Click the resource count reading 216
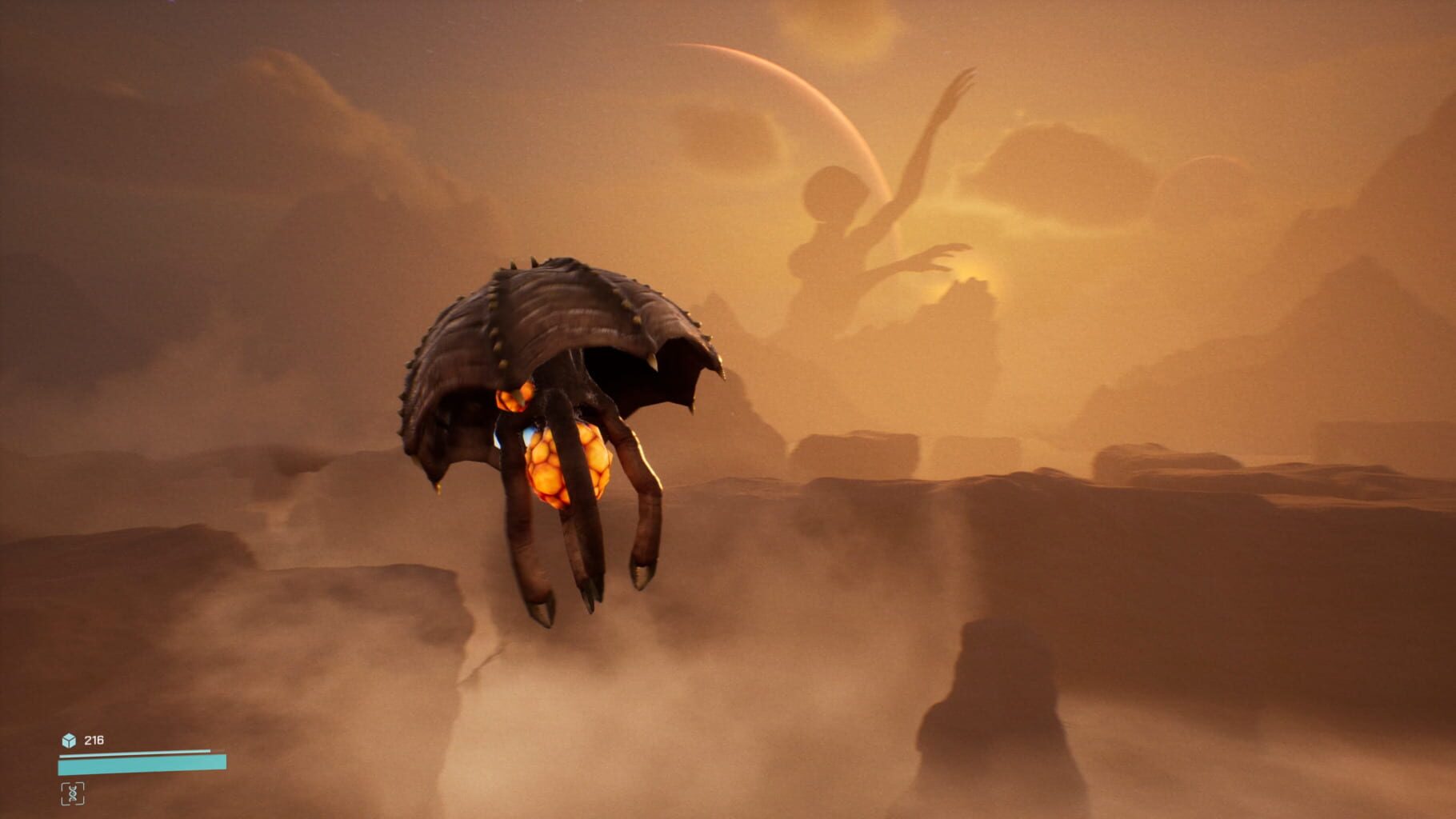Viewport: 1456px width, 819px height. pyautogui.click(x=94, y=741)
